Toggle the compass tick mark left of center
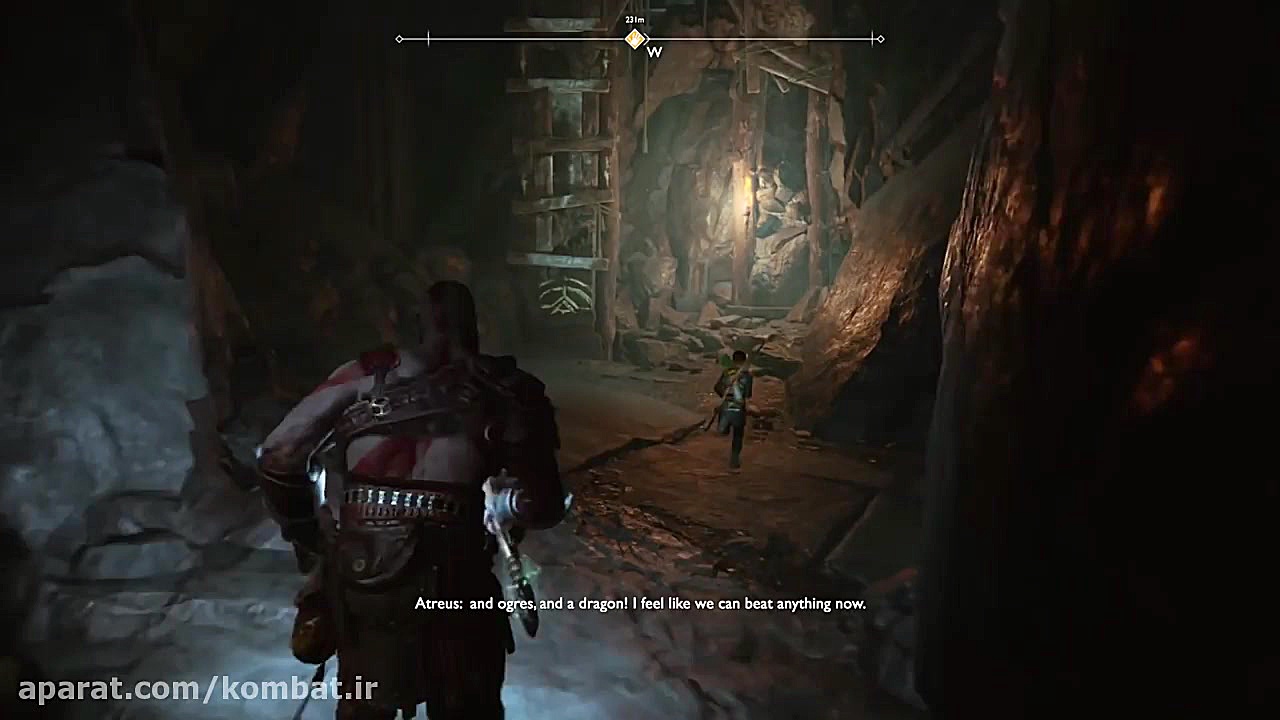1280x720 pixels. point(428,38)
